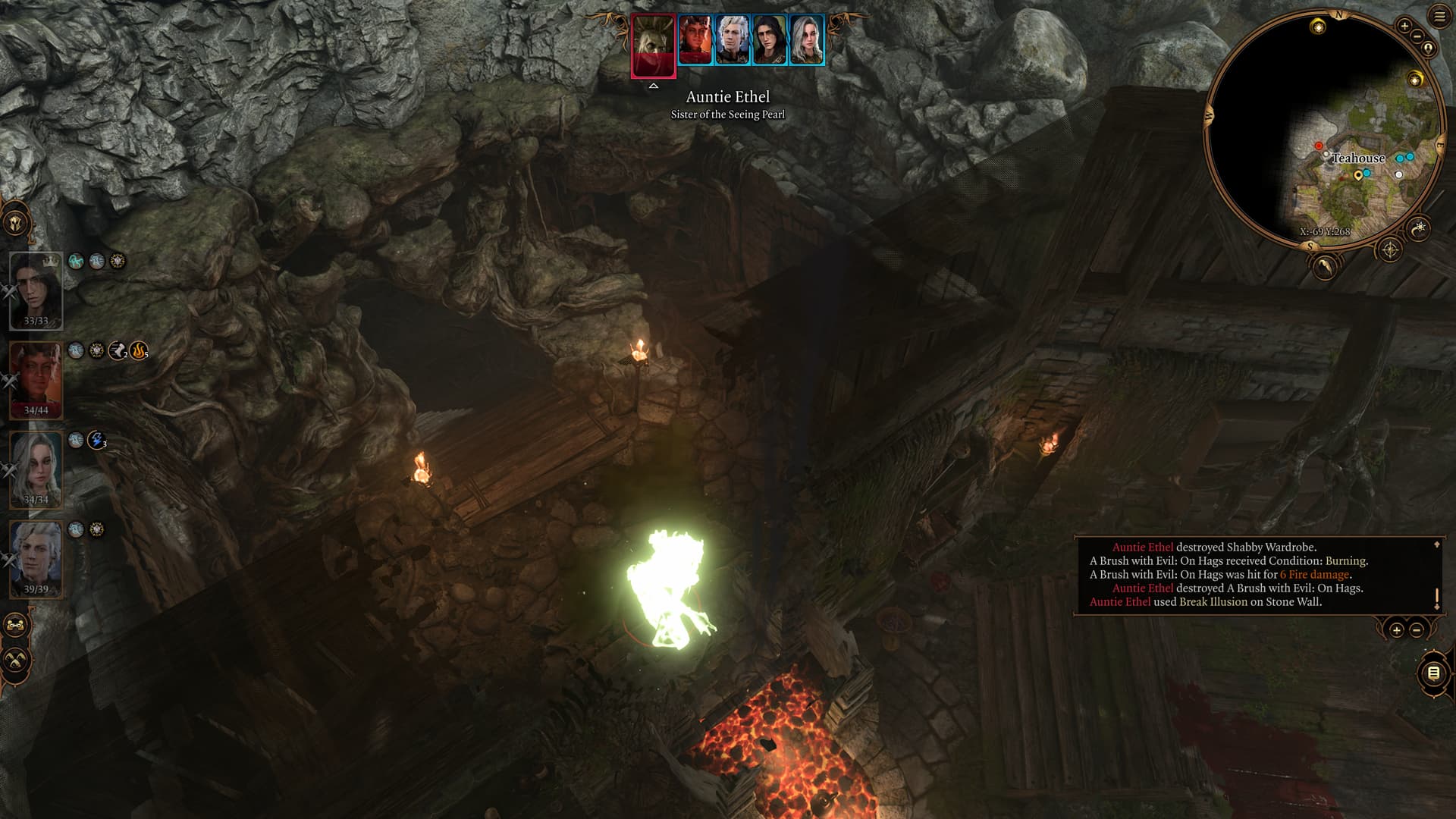Open the main menu hamburger button
Screen dimensions: 1456x819
click(1439, 17)
